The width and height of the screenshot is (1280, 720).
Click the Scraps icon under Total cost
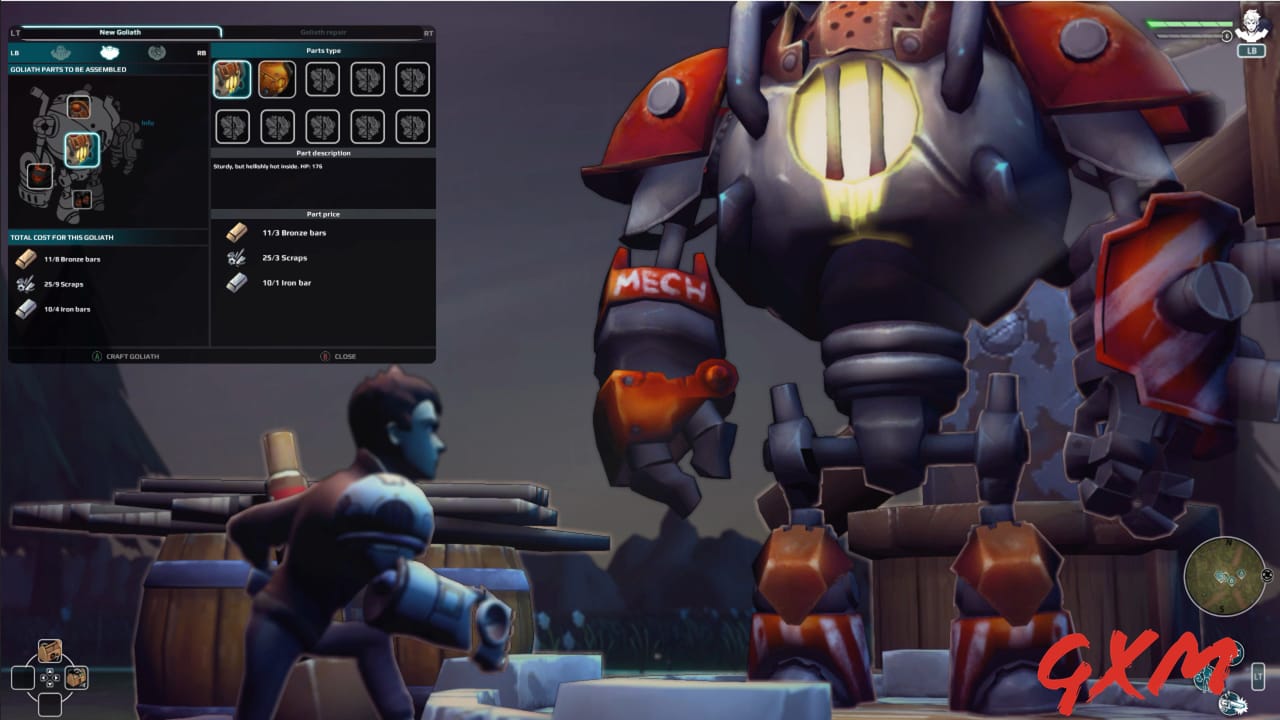pos(27,284)
